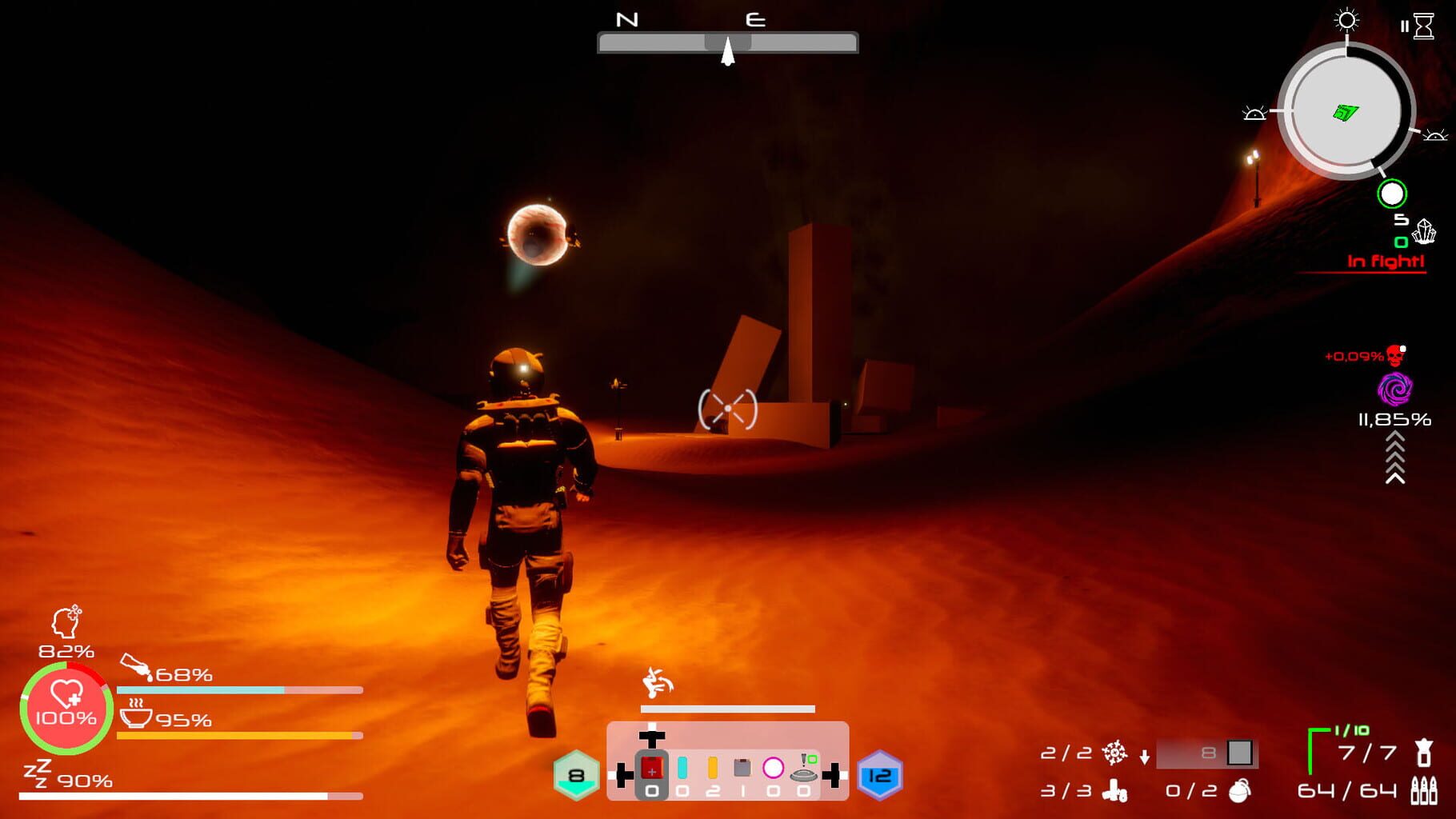Click the In fight! status label
The width and height of the screenshot is (1456, 819).
point(1386,260)
